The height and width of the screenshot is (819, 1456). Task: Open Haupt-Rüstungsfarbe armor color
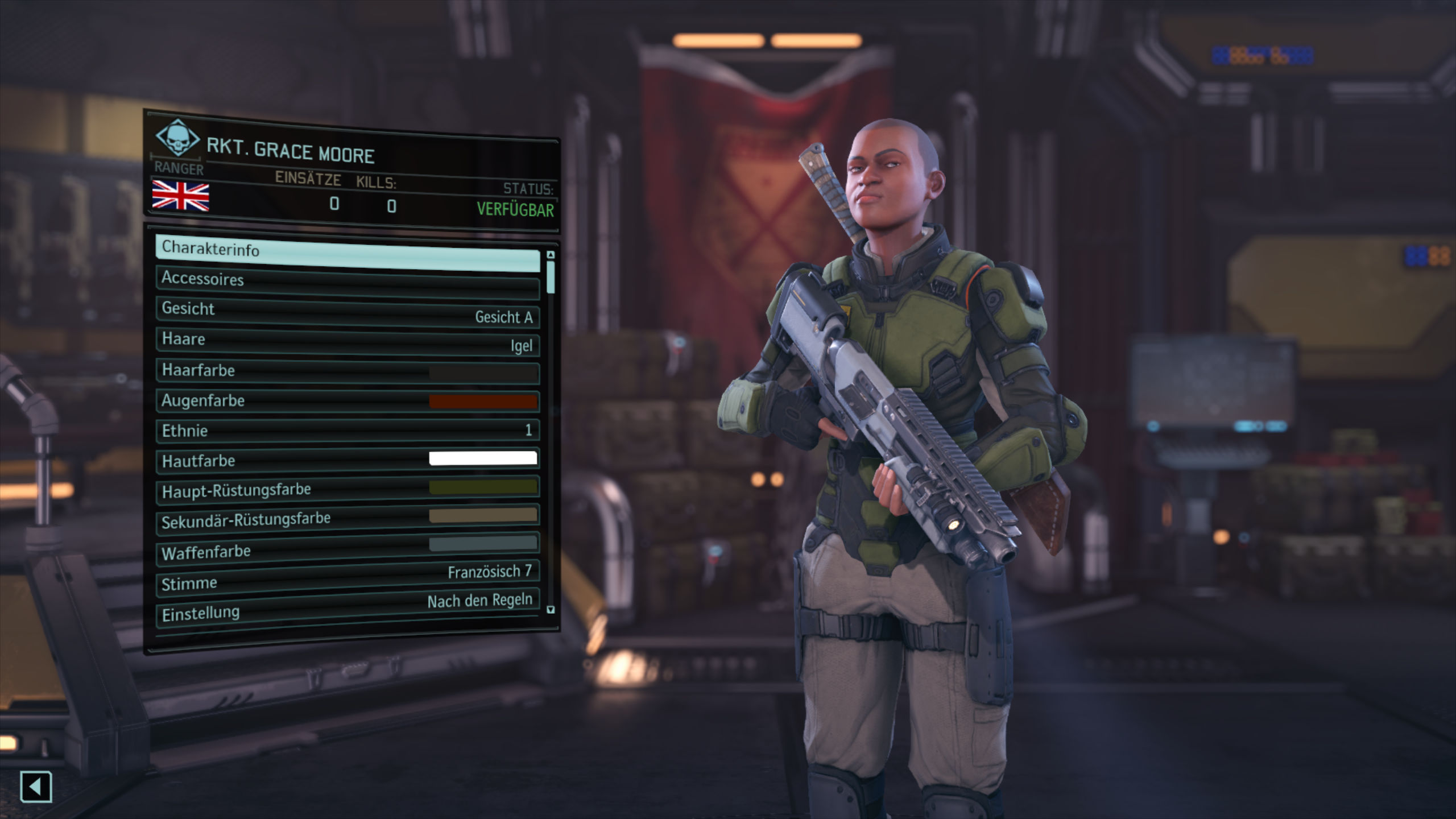coord(347,490)
